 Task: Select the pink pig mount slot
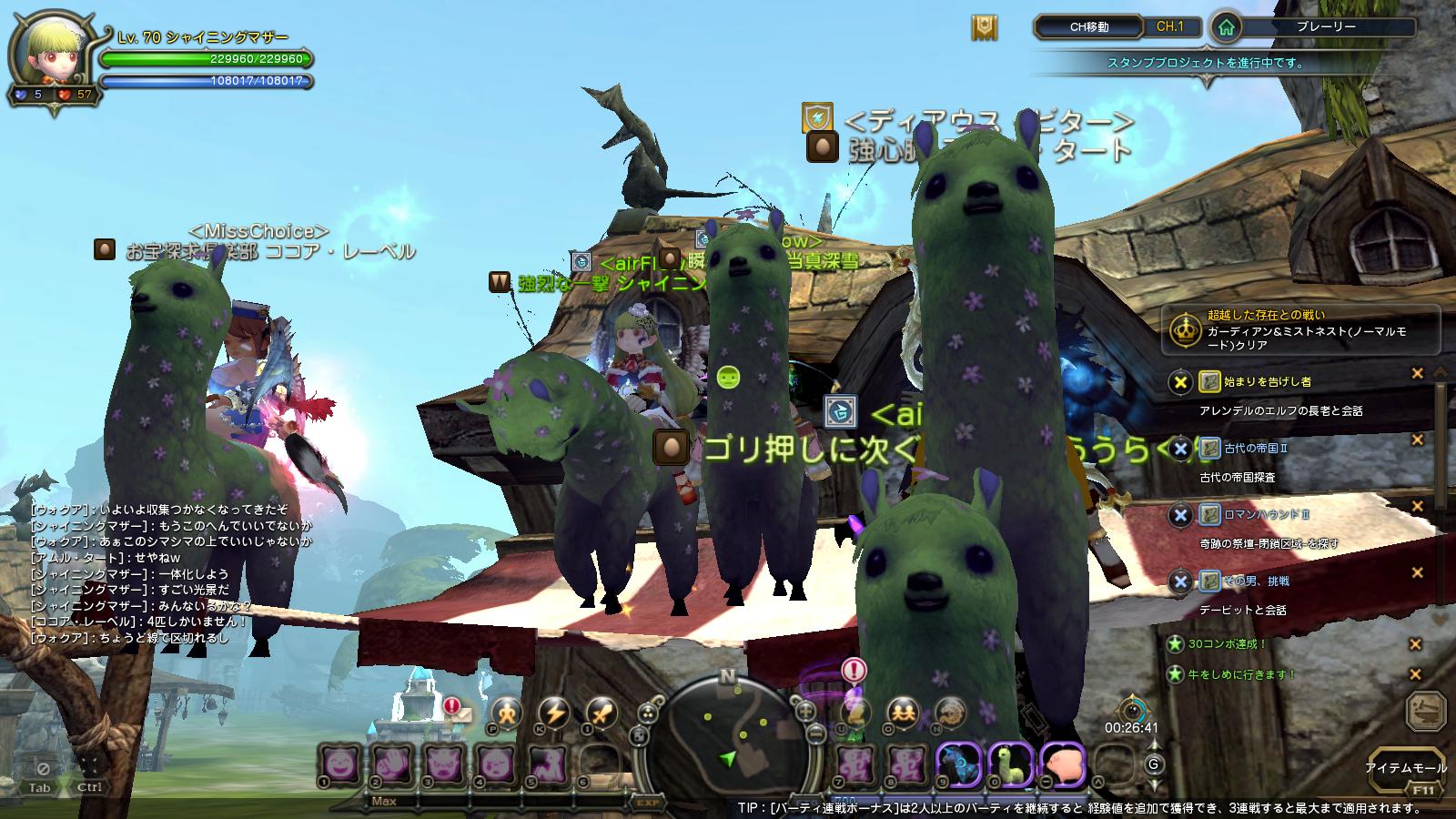click(1062, 764)
